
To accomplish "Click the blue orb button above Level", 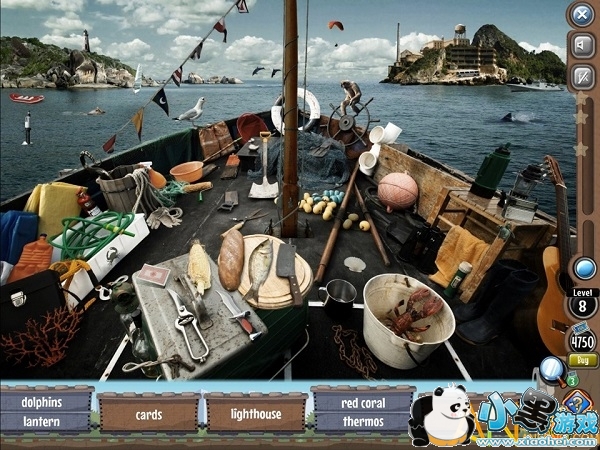I will click(x=582, y=267).
